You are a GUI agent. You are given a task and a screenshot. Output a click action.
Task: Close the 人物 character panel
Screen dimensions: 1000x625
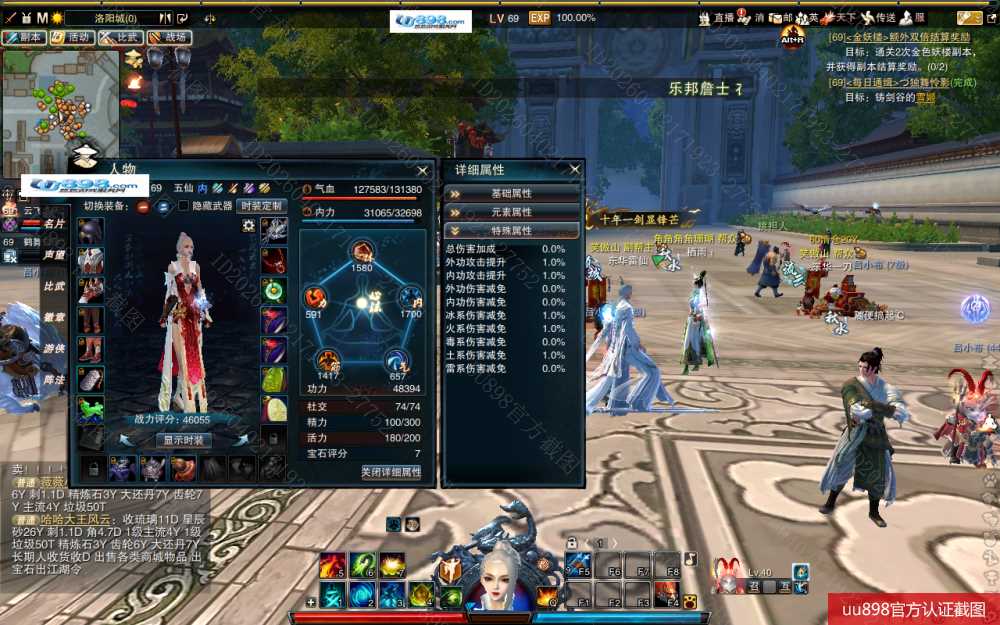(x=424, y=170)
